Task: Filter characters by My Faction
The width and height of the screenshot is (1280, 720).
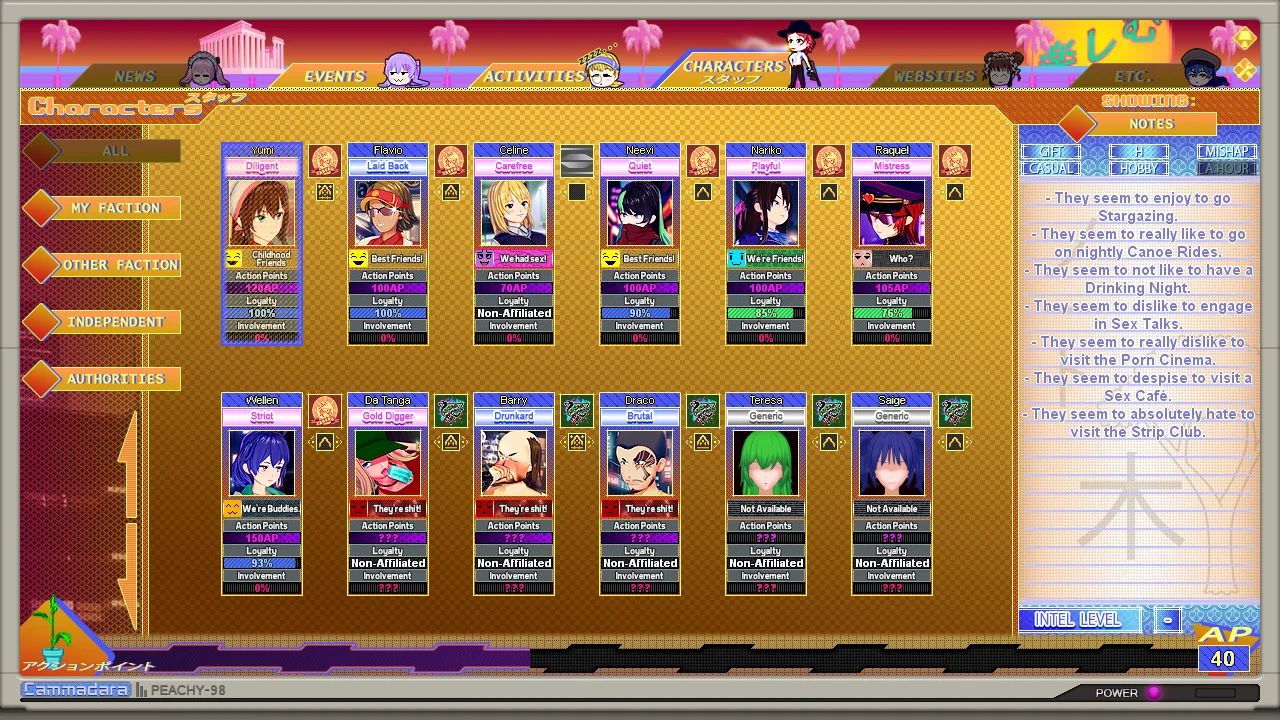Action: coord(115,208)
